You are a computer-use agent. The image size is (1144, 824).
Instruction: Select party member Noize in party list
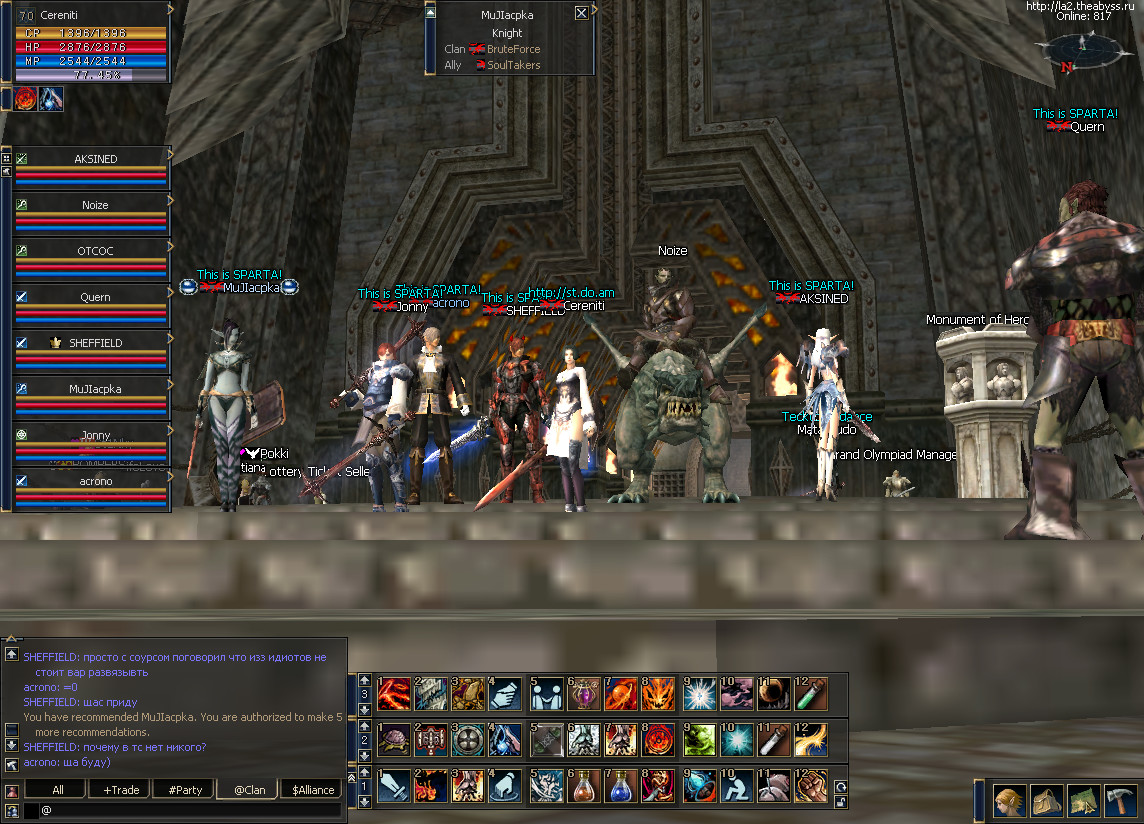click(95, 205)
